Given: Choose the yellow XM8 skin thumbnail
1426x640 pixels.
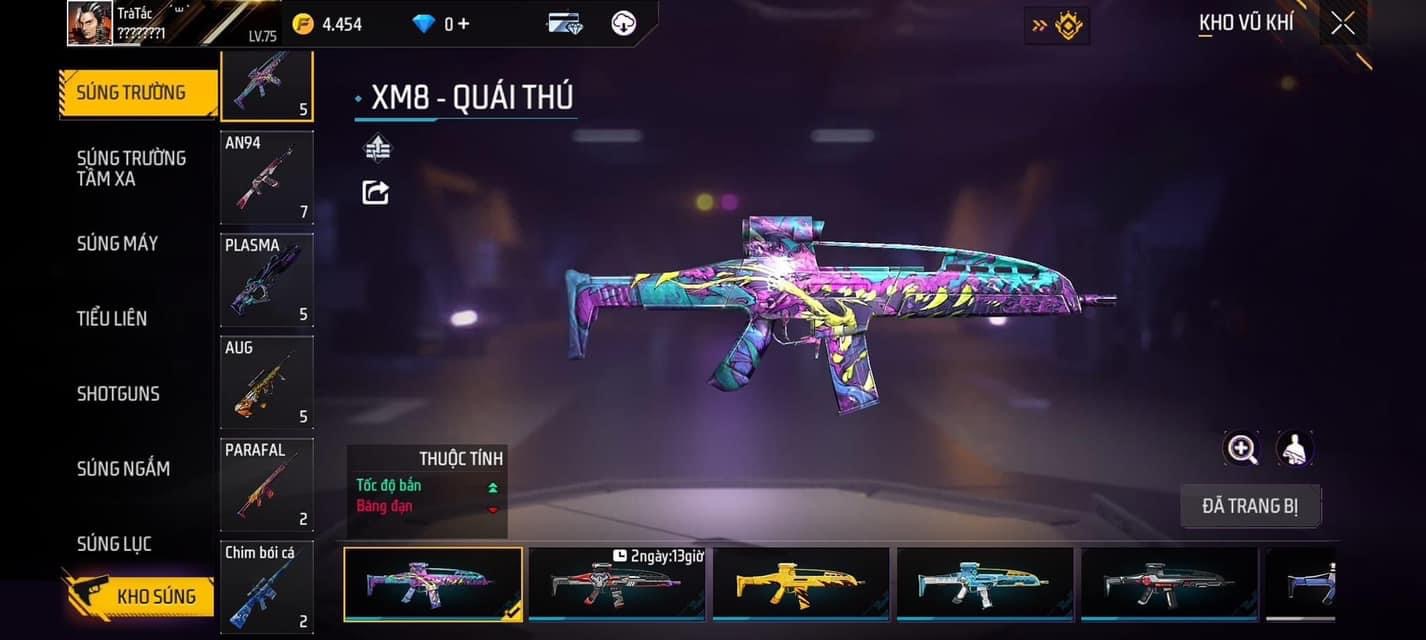Looking at the screenshot, I should click(801, 584).
